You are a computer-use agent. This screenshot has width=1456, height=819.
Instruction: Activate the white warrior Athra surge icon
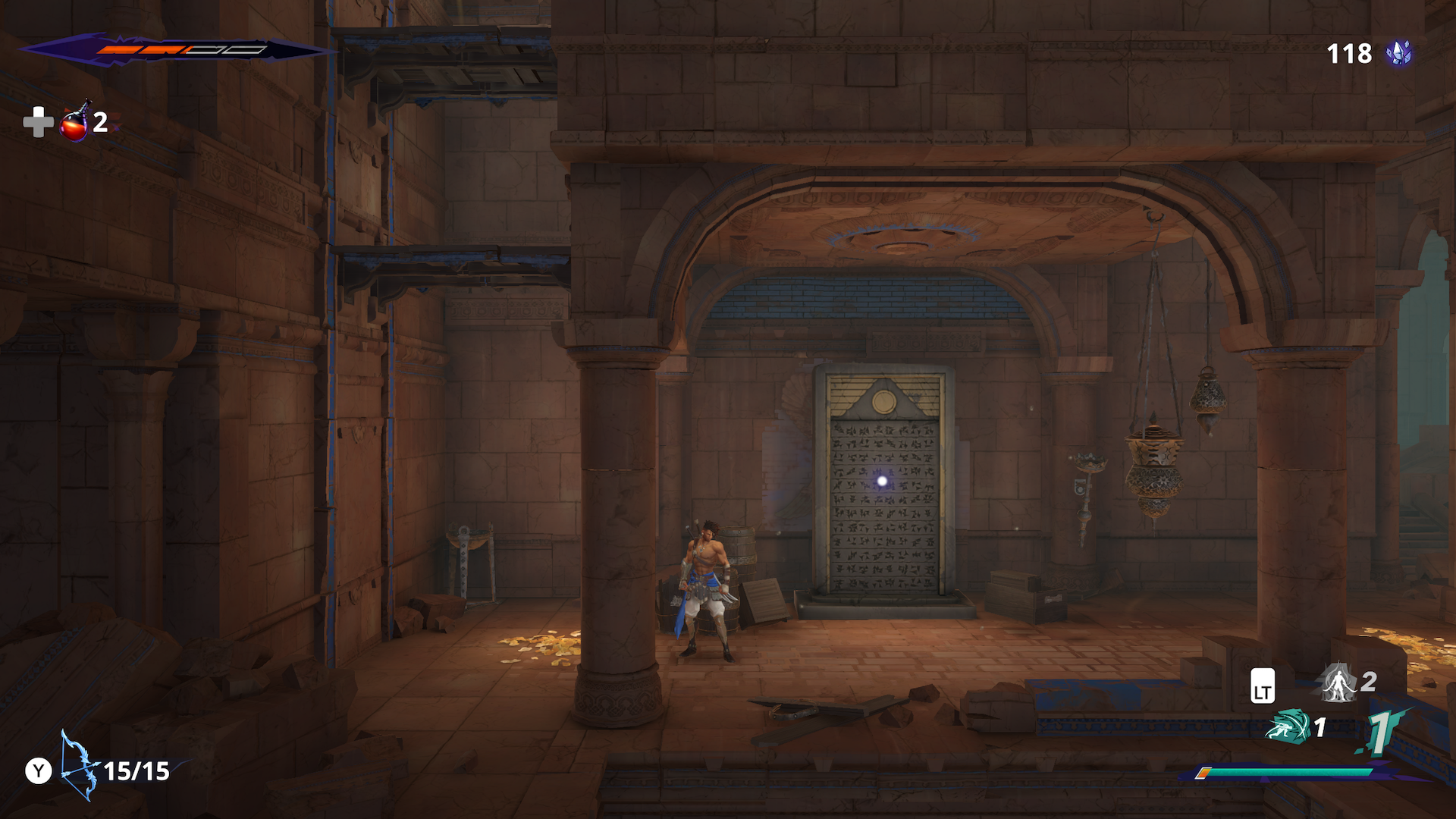(1338, 682)
